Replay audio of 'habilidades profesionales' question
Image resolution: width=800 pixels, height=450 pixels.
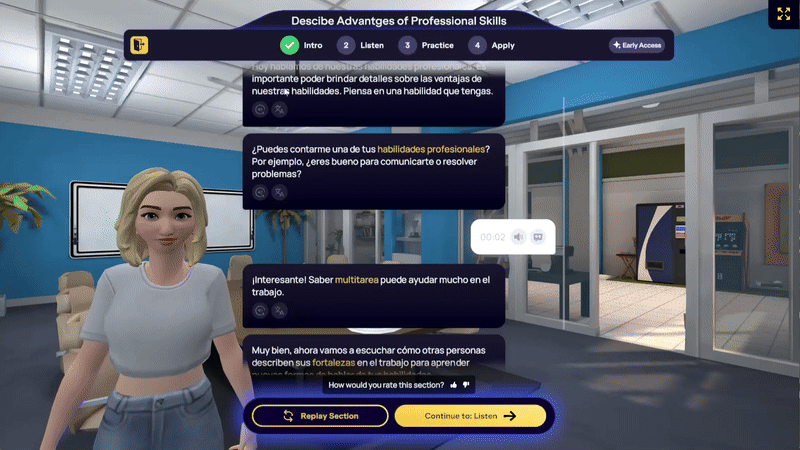(x=260, y=191)
